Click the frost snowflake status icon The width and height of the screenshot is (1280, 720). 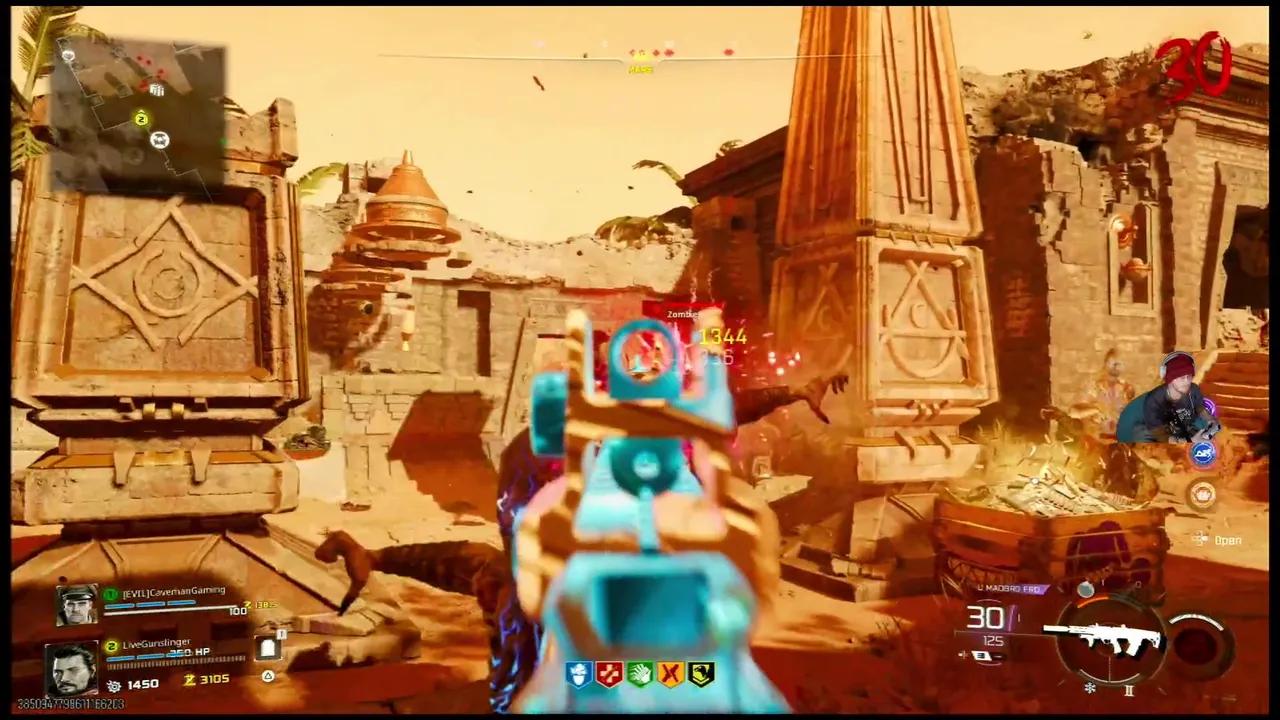click(1089, 688)
